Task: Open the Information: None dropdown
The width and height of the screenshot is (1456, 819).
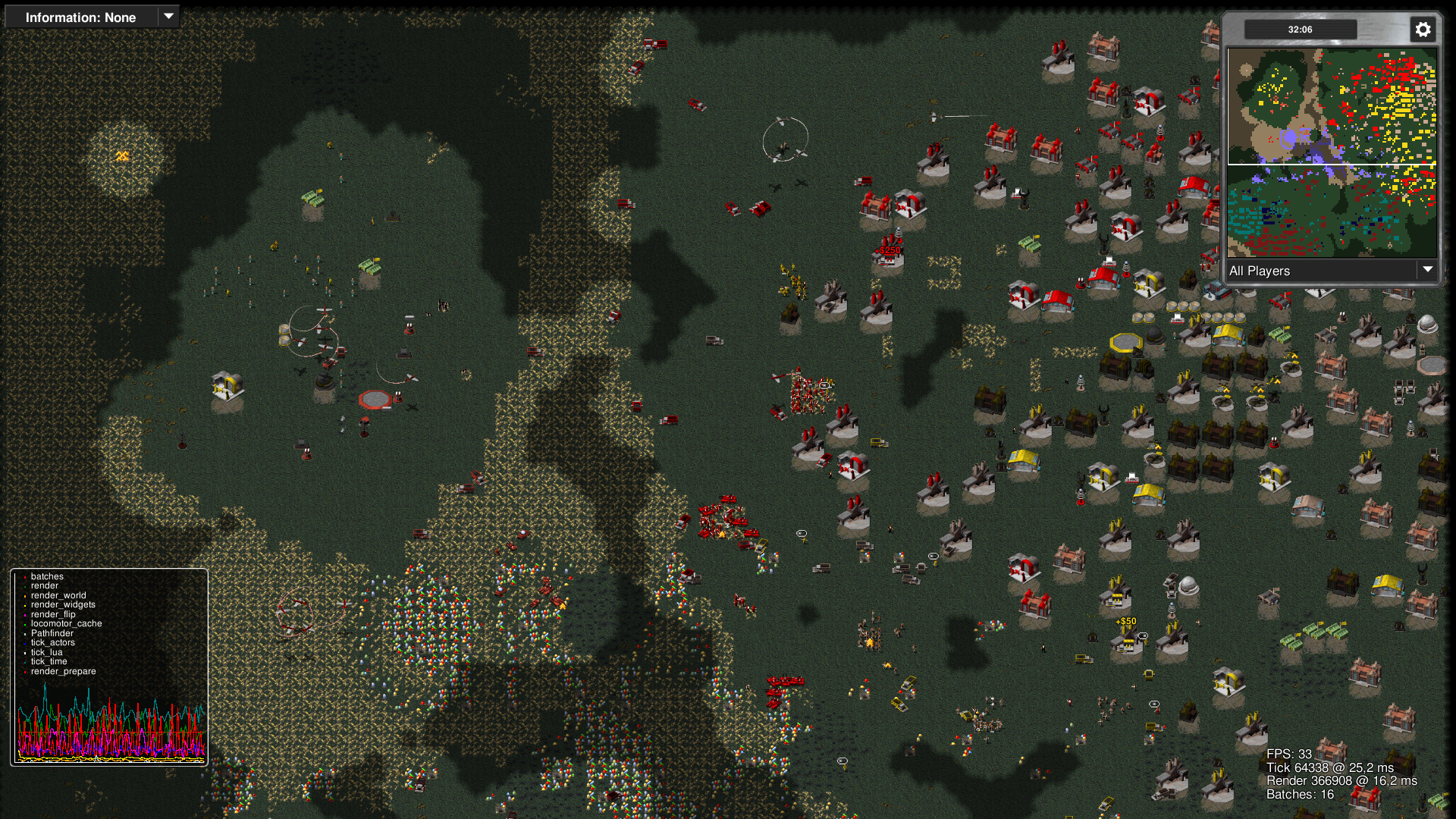Action: pyautogui.click(x=92, y=17)
